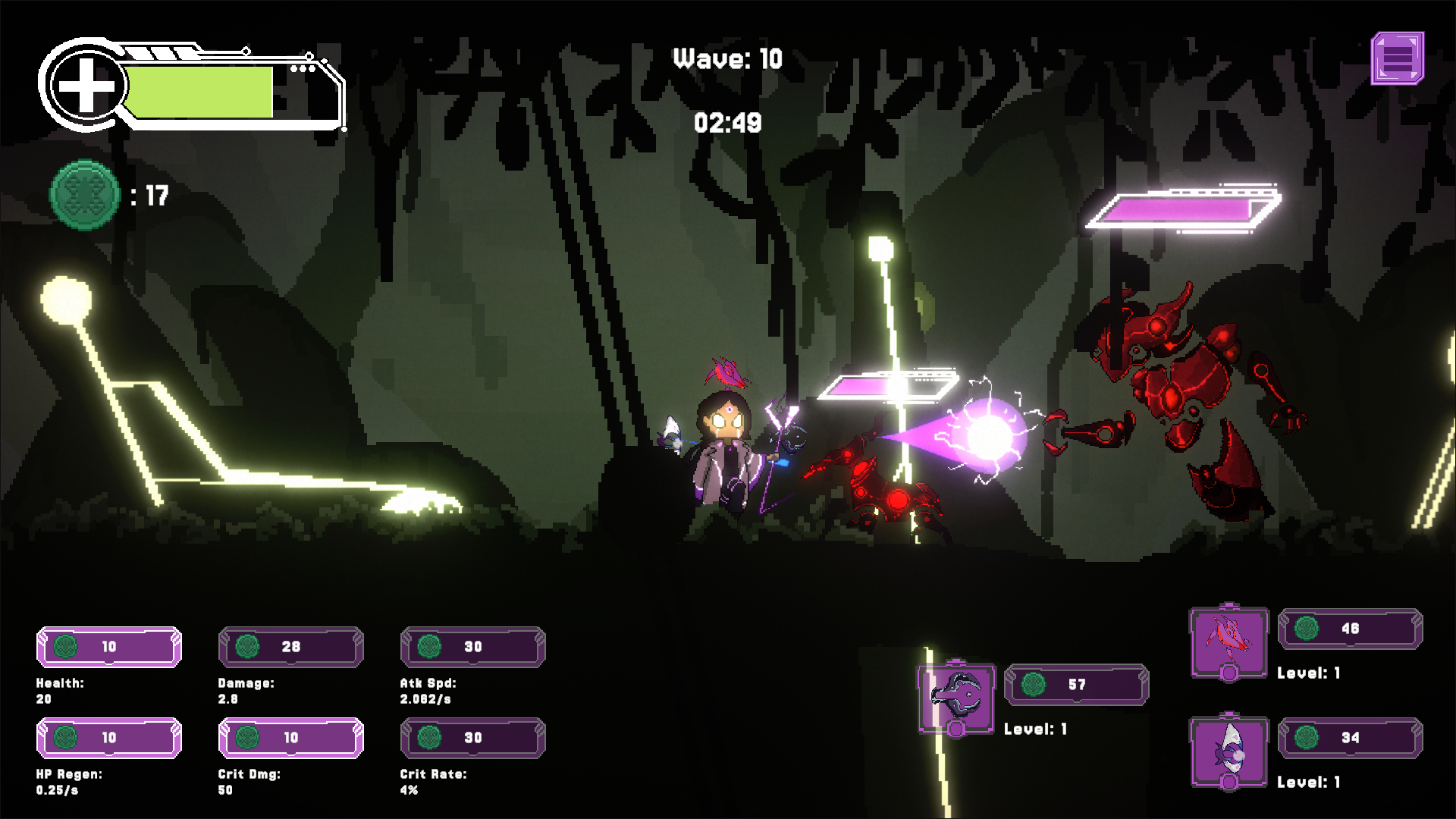This screenshot has width=1456, height=819.
Task: Purchase the Damage upgrade costing 28
Action: 291,647
